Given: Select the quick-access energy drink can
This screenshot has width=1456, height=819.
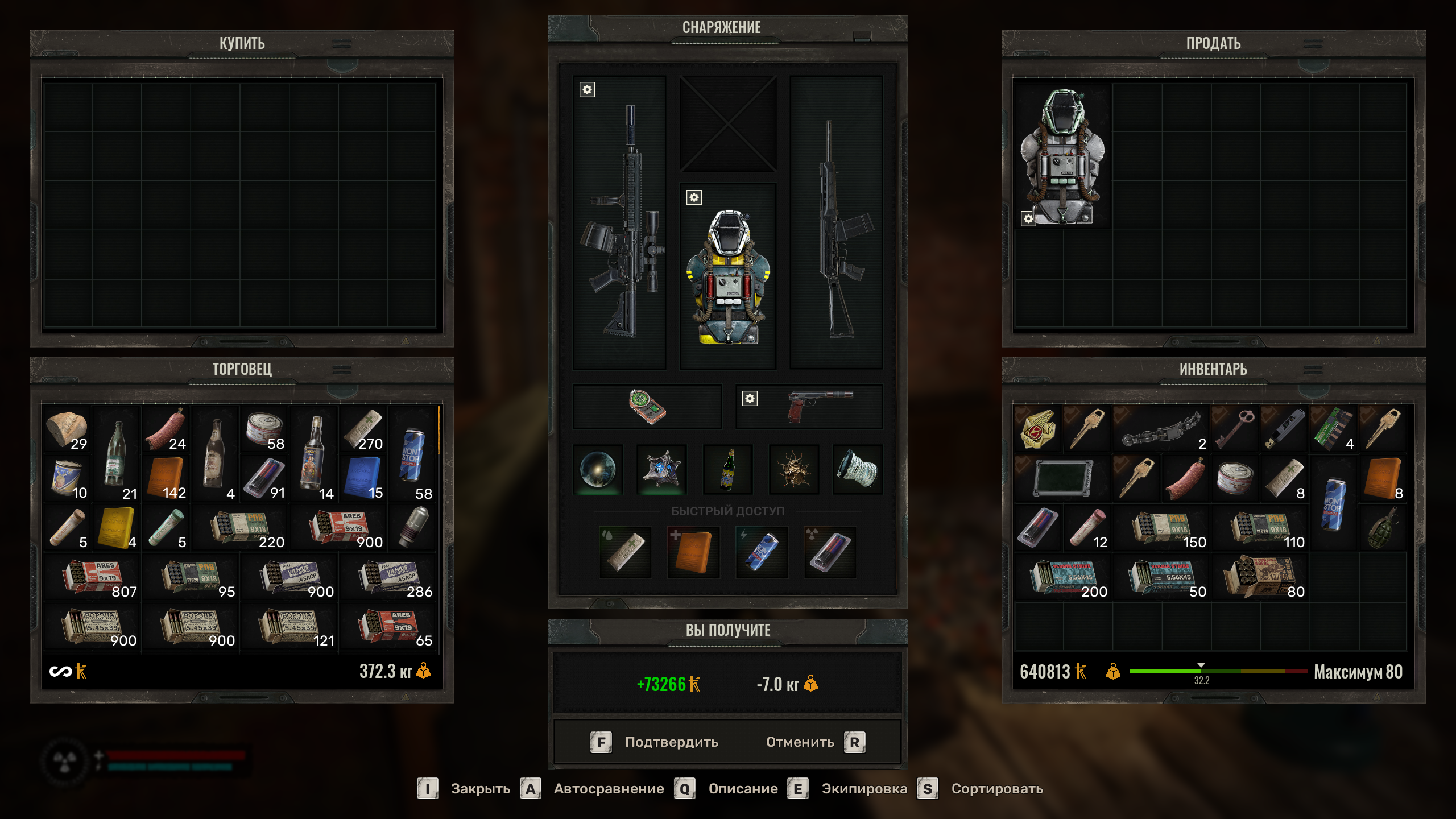Looking at the screenshot, I should [762, 552].
